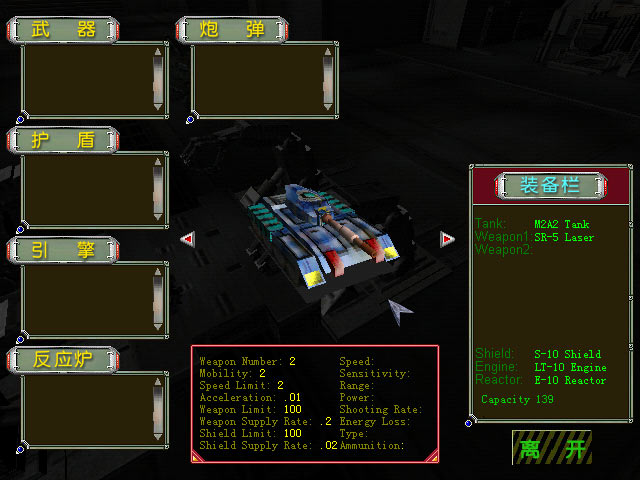The image size is (640, 480).
Task: Click the ammunition list scrollbar
Action: point(327,79)
